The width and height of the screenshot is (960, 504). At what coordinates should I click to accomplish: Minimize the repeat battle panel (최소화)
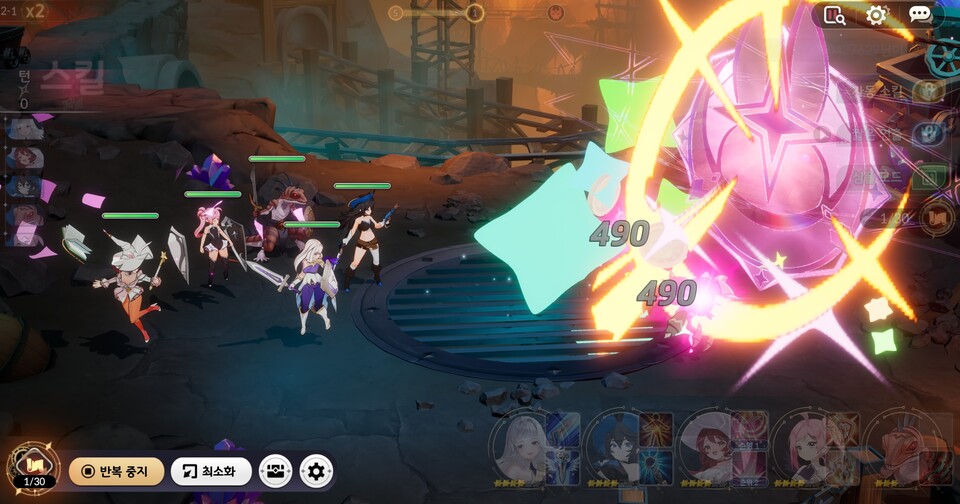(x=211, y=471)
